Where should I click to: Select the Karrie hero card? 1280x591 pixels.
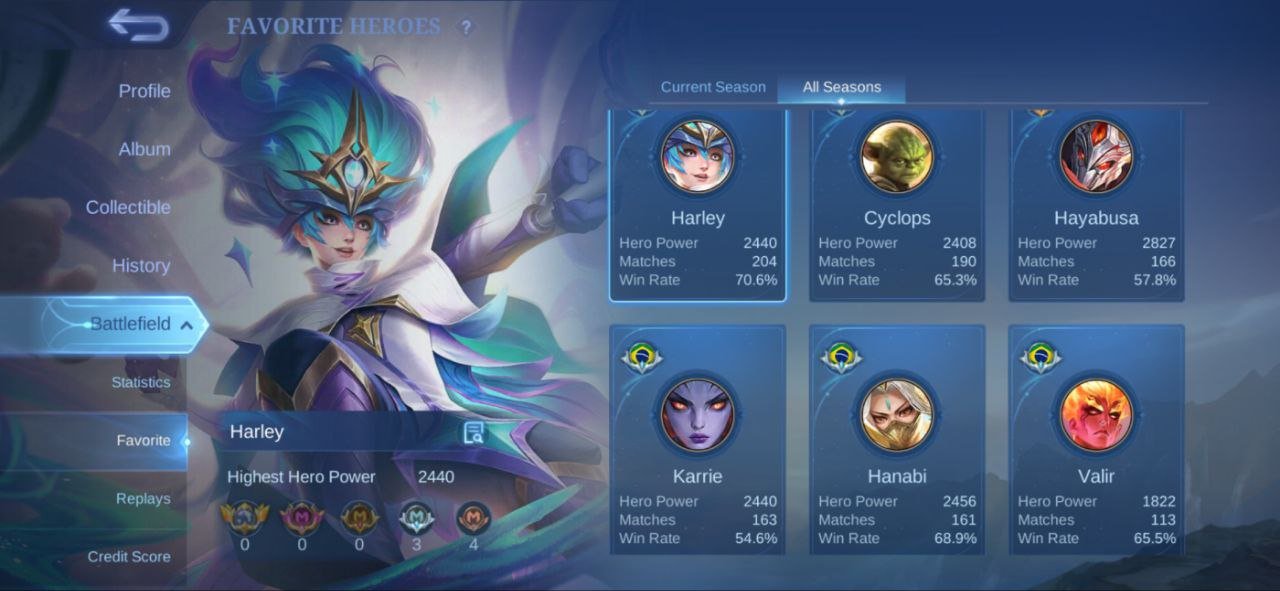[697, 440]
